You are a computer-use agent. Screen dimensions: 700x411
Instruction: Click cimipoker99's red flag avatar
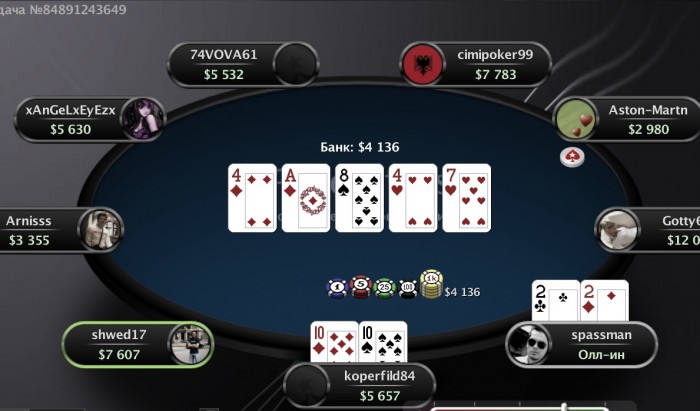pos(422,65)
